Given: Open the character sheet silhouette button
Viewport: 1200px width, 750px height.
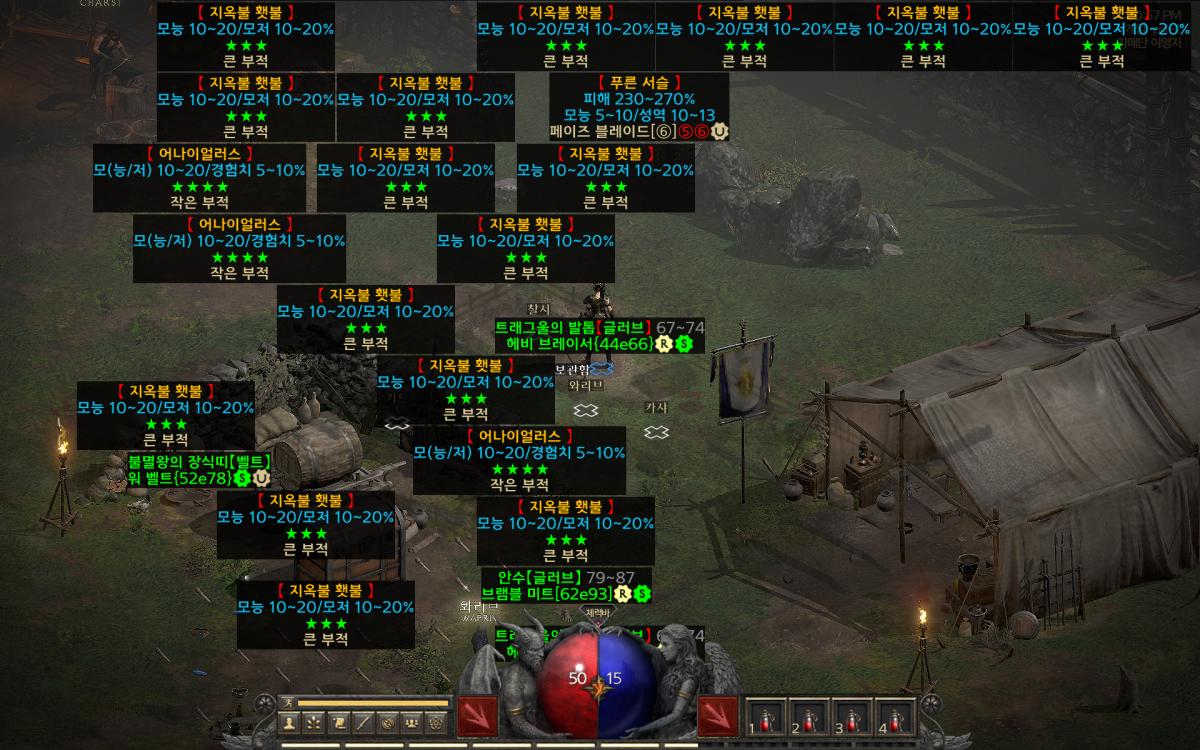Looking at the screenshot, I should pyautogui.click(x=289, y=722).
